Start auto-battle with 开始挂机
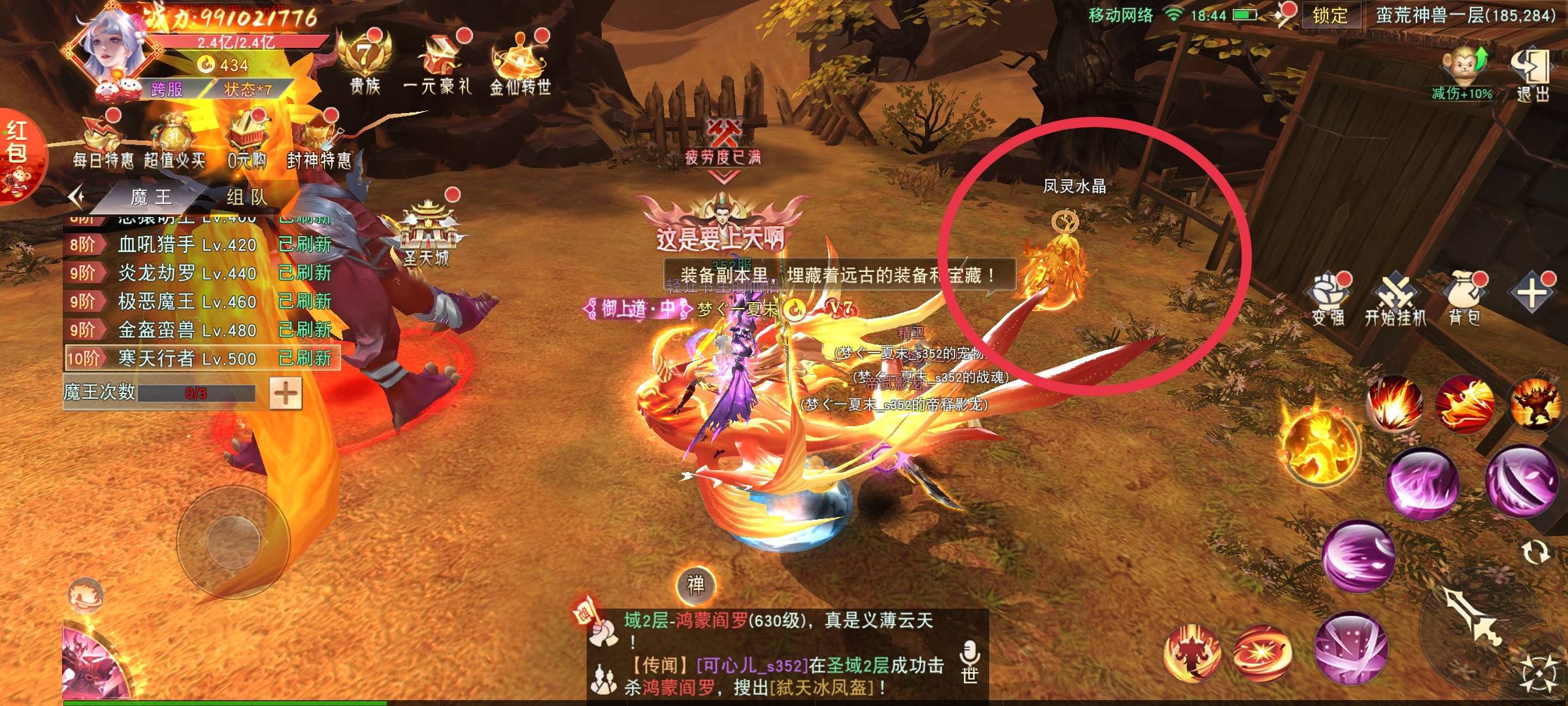1568x706 pixels. [x=1395, y=301]
